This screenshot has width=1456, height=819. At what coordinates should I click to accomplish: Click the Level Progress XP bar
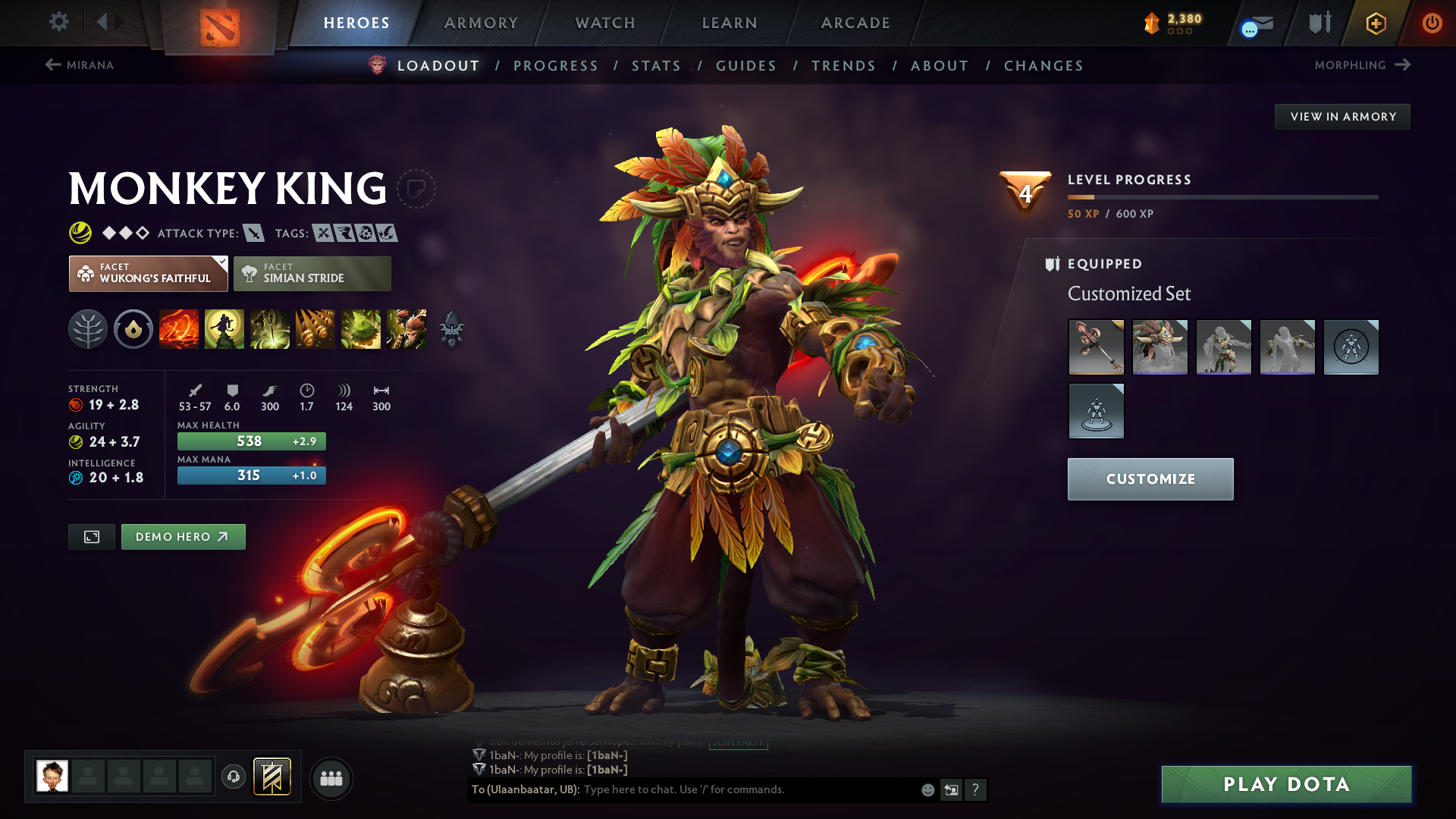click(1221, 199)
